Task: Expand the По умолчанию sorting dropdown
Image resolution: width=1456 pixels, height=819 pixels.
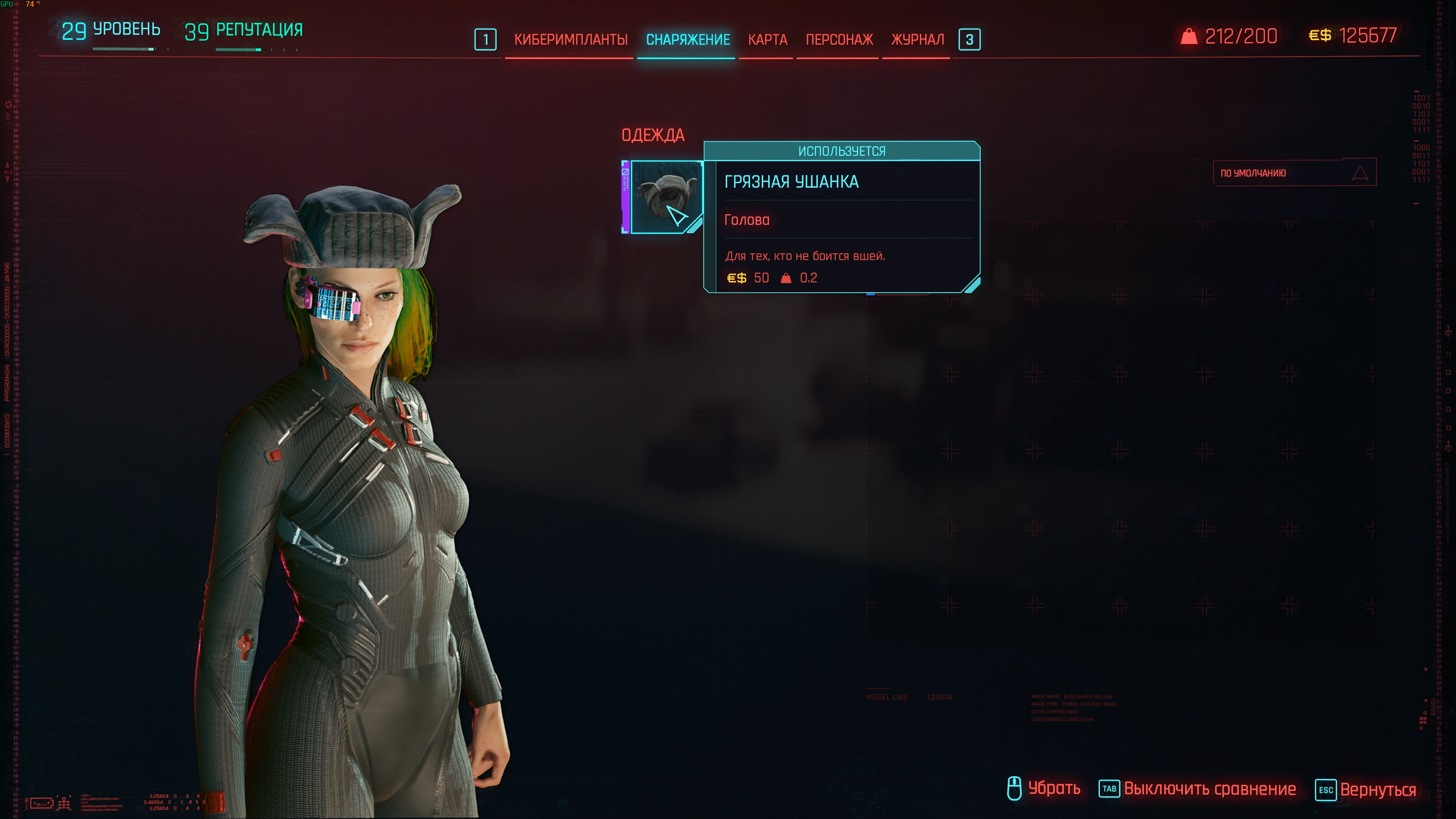Action: [1294, 172]
